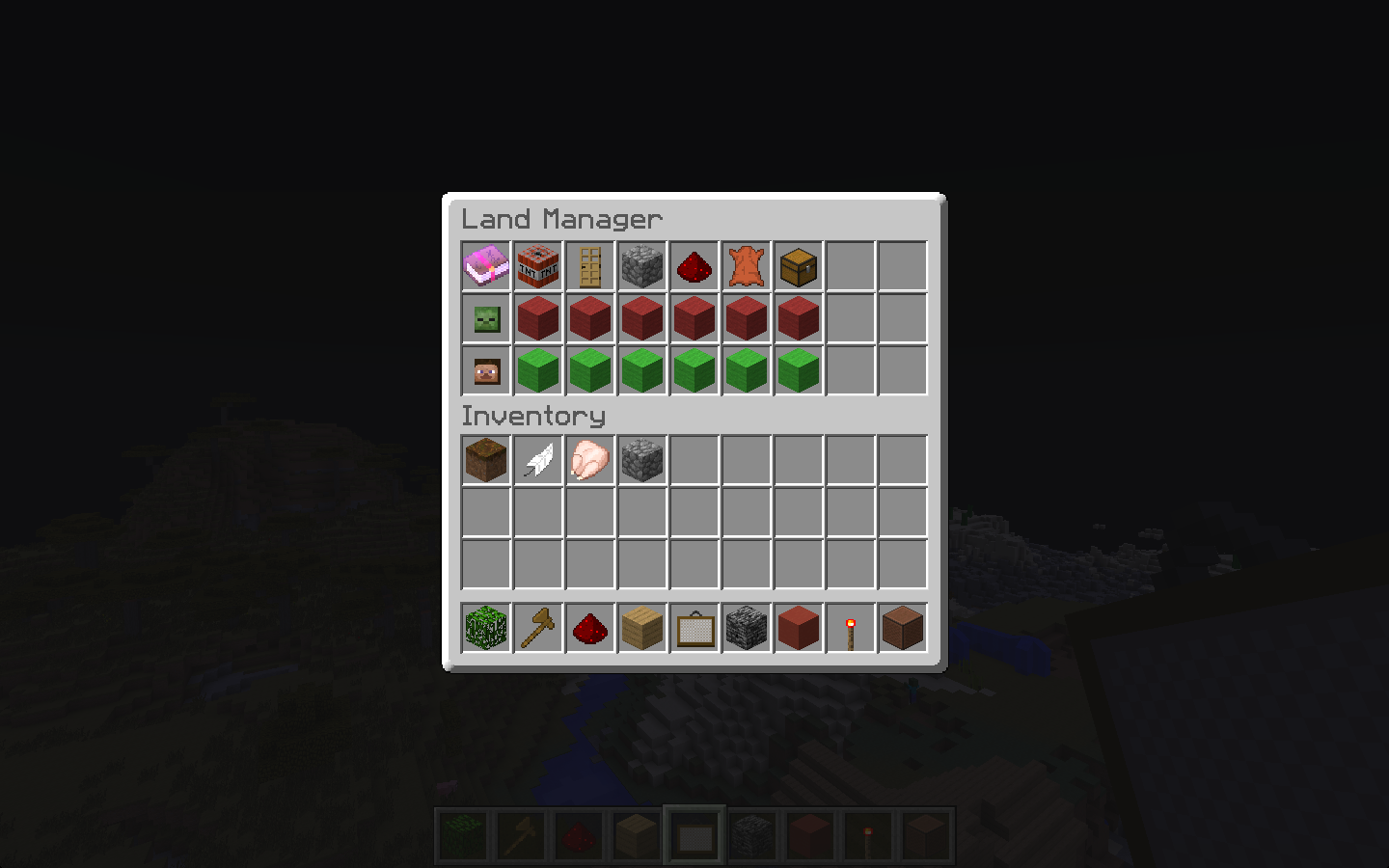Toggle the last red block in the zombie row
The image size is (1389, 868).
[798, 317]
